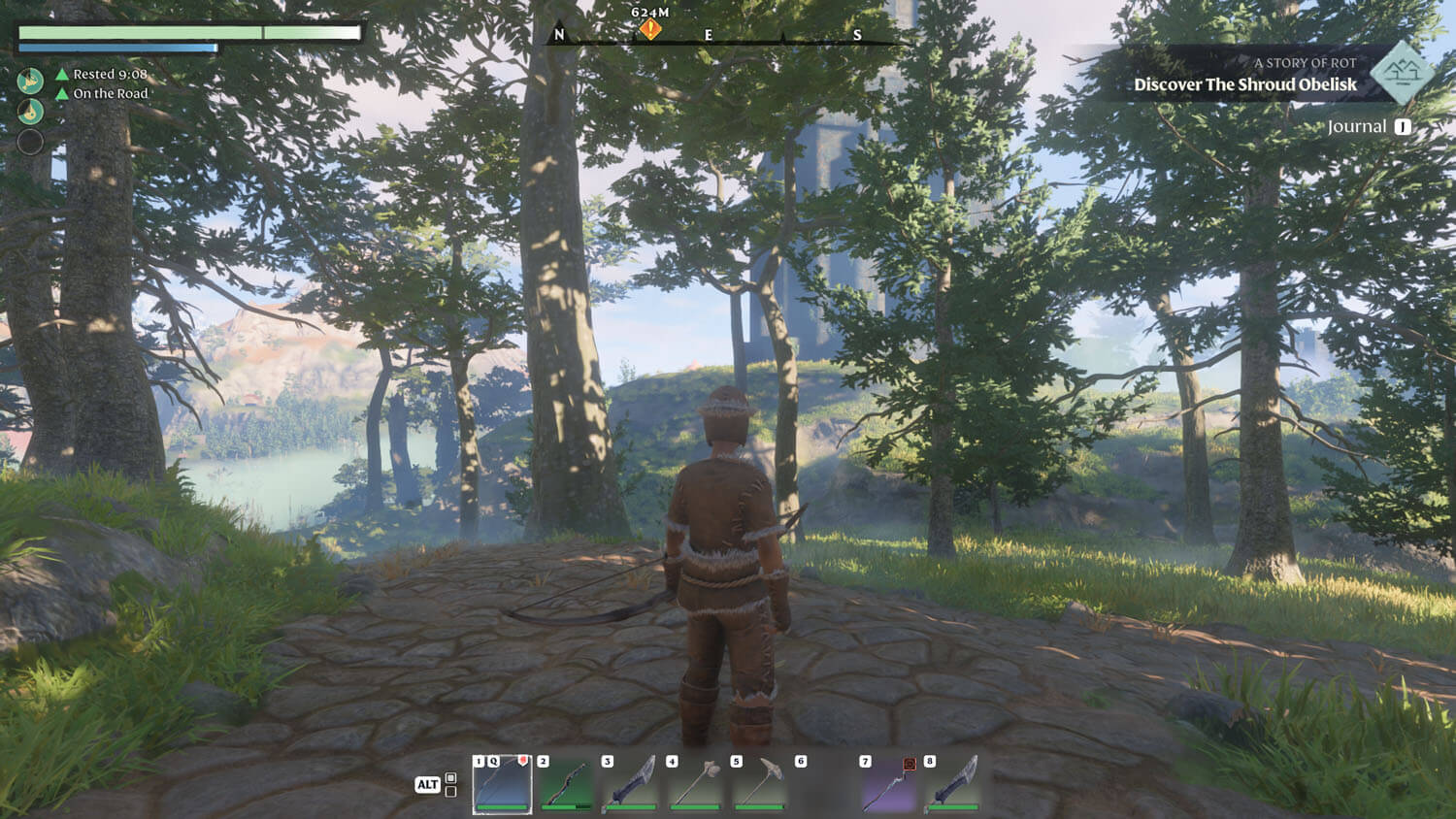
Task: Equip the green-backed bow in slot 2
Action: (567, 784)
